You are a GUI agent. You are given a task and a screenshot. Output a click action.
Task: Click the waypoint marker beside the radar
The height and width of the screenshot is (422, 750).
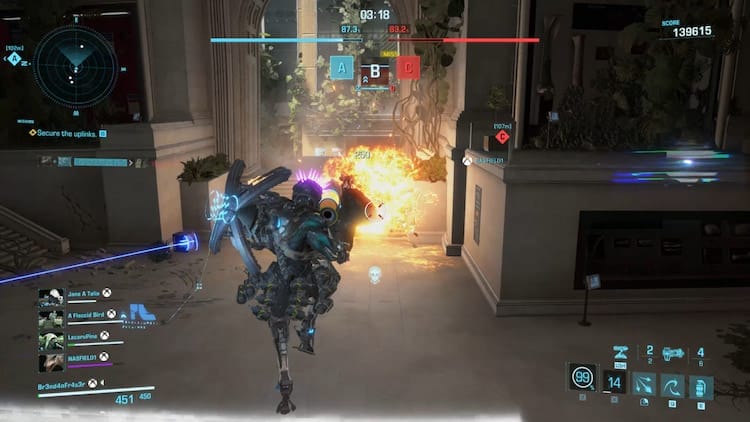(x=15, y=58)
